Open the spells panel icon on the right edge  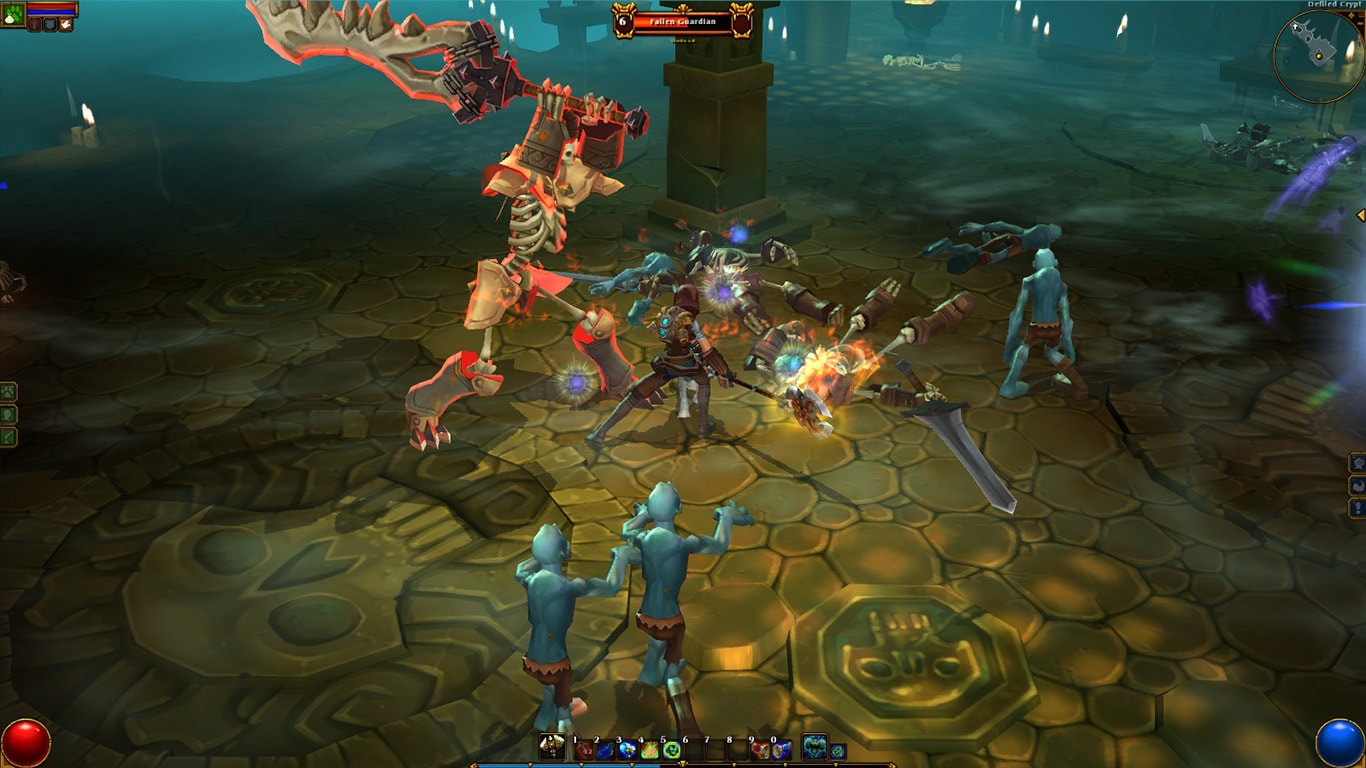1358,486
